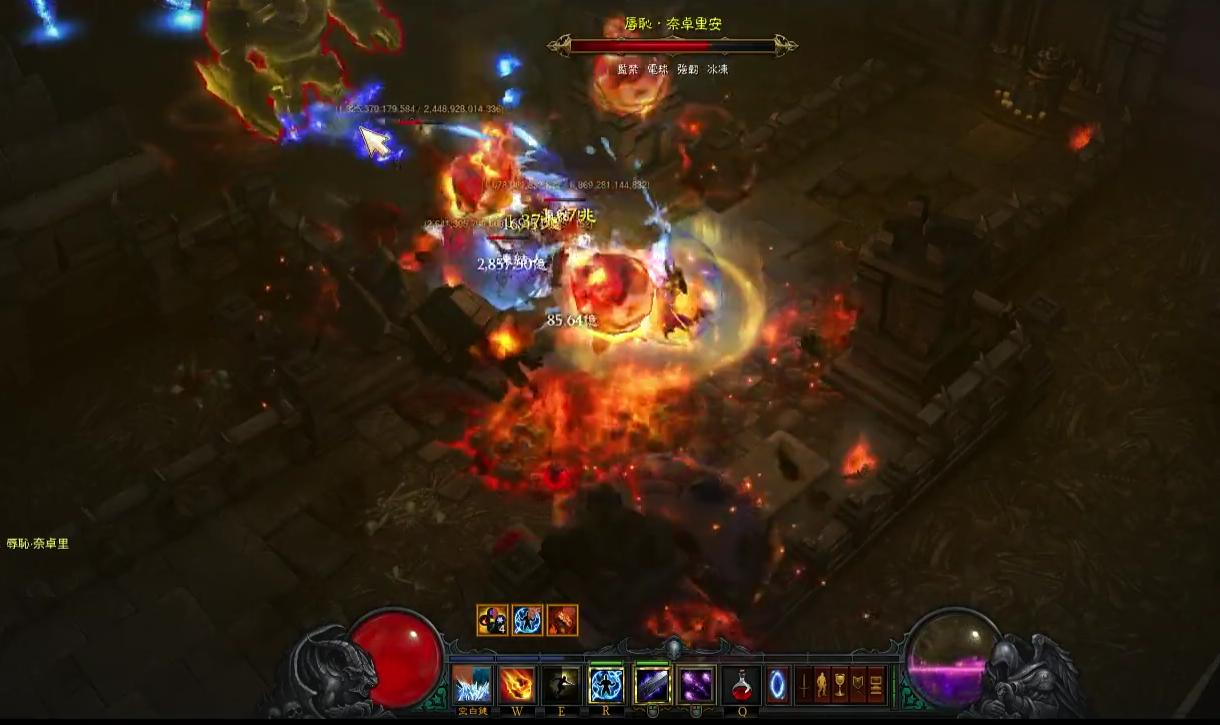Drink the red health potion
Image resolution: width=1220 pixels, height=725 pixels.
741,686
